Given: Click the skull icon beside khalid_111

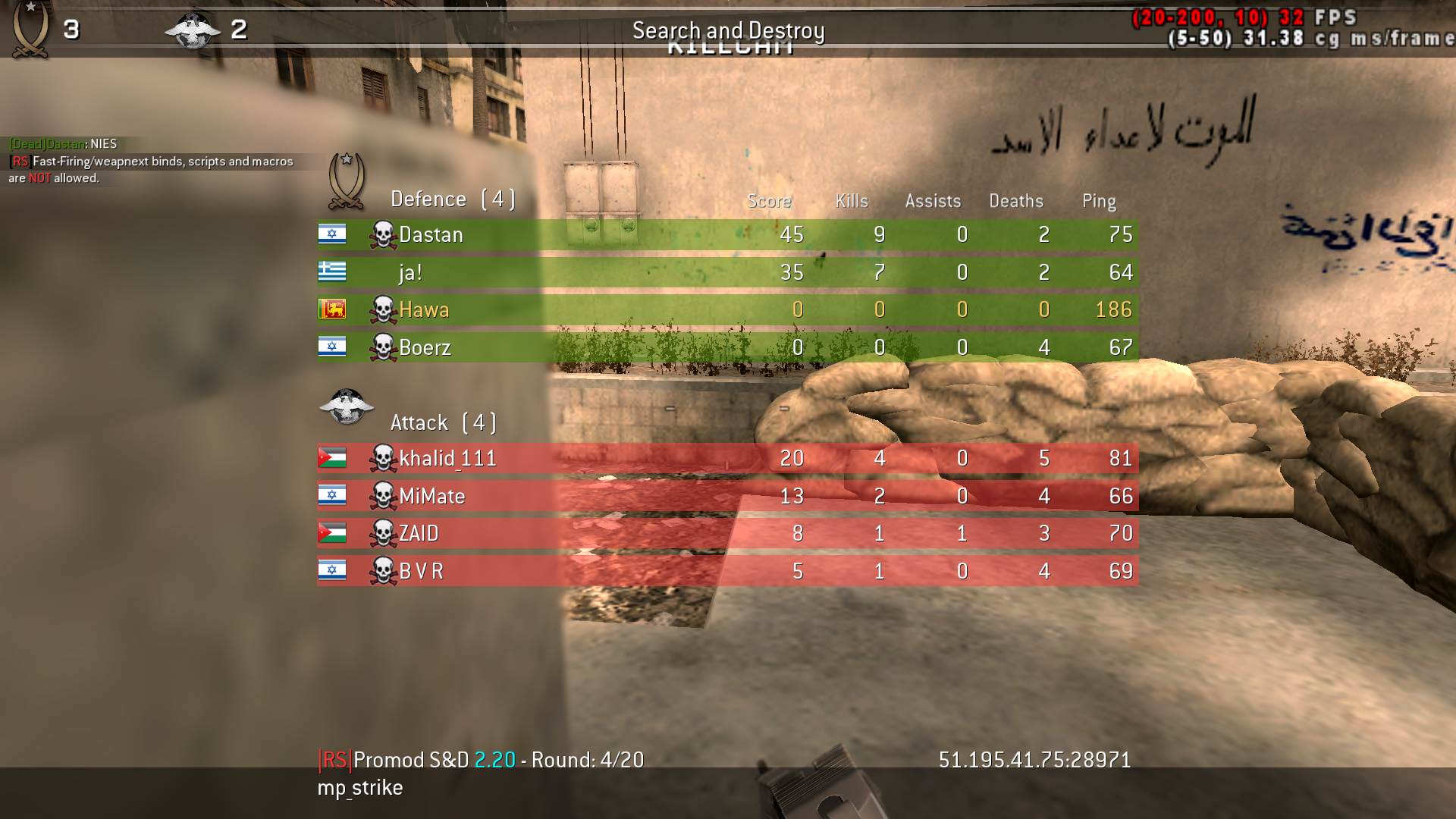Looking at the screenshot, I should click(384, 458).
